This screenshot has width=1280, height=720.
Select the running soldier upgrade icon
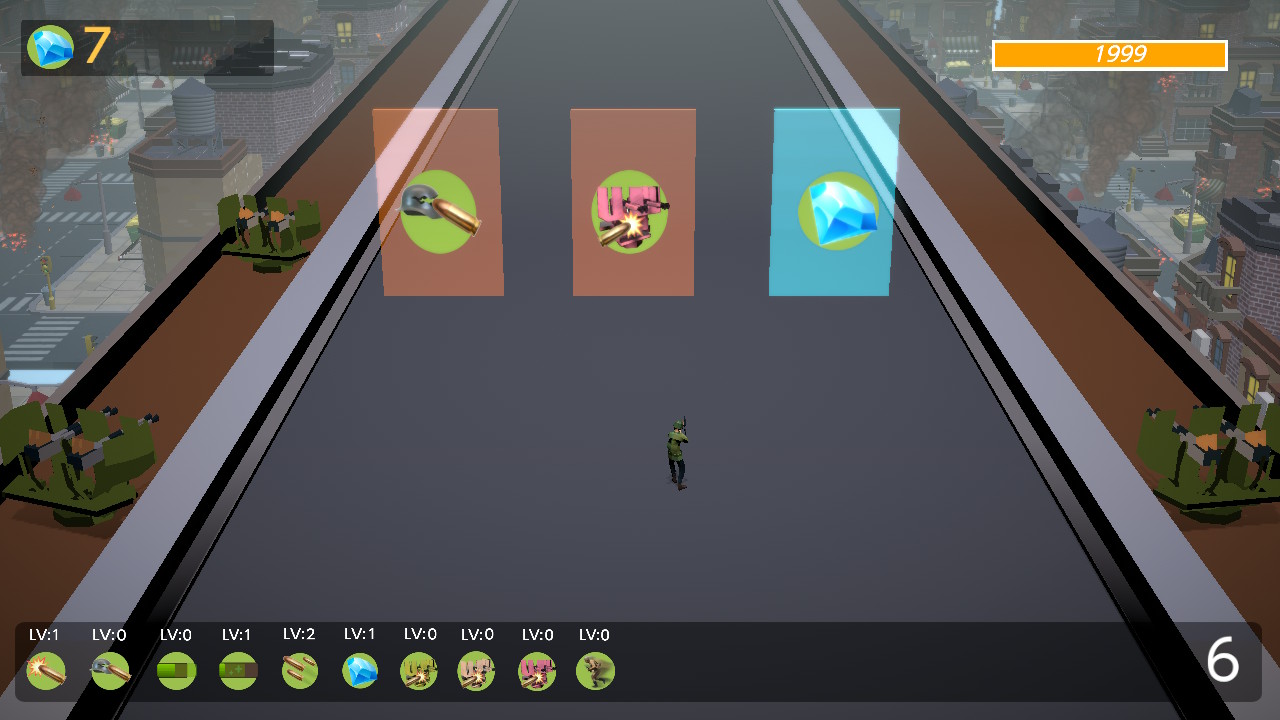click(595, 670)
